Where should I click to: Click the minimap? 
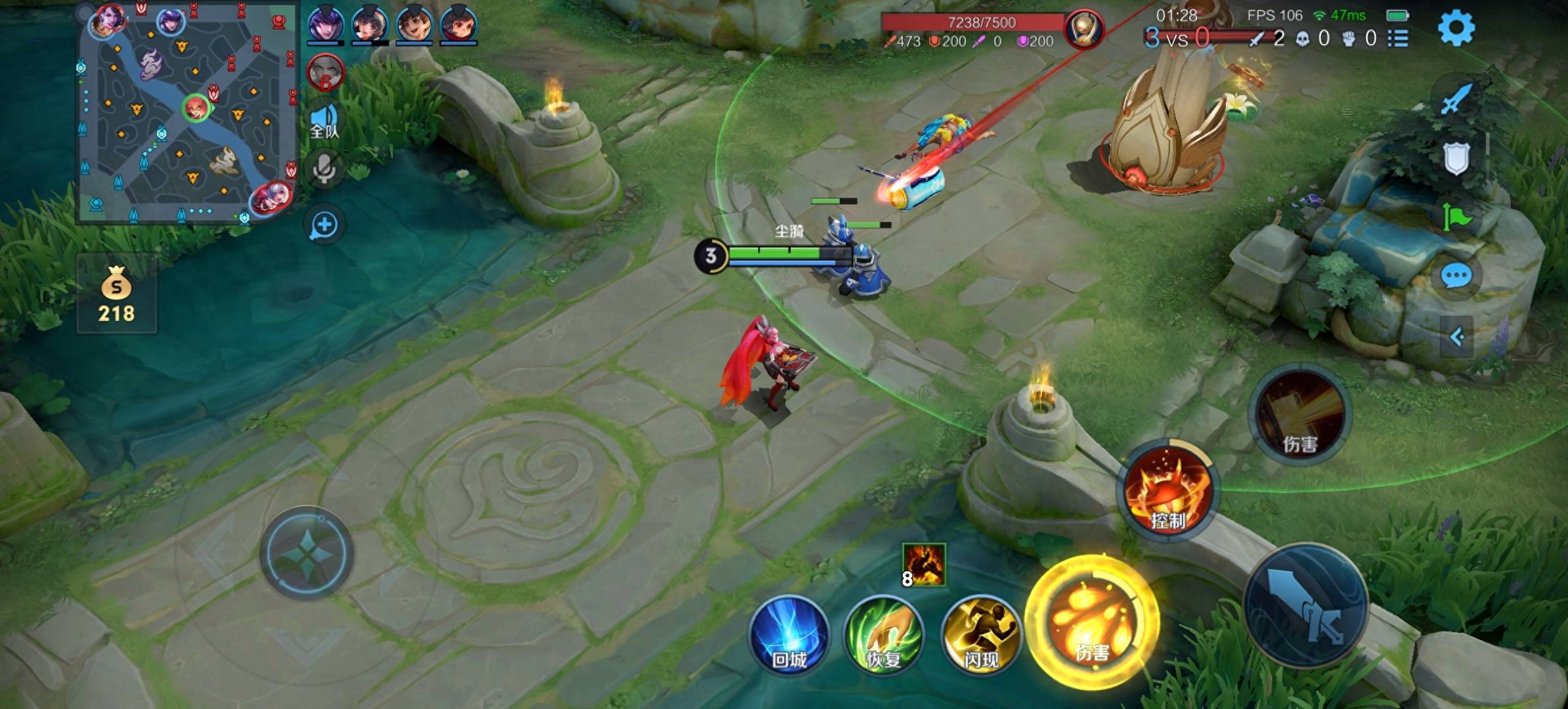coord(187,112)
